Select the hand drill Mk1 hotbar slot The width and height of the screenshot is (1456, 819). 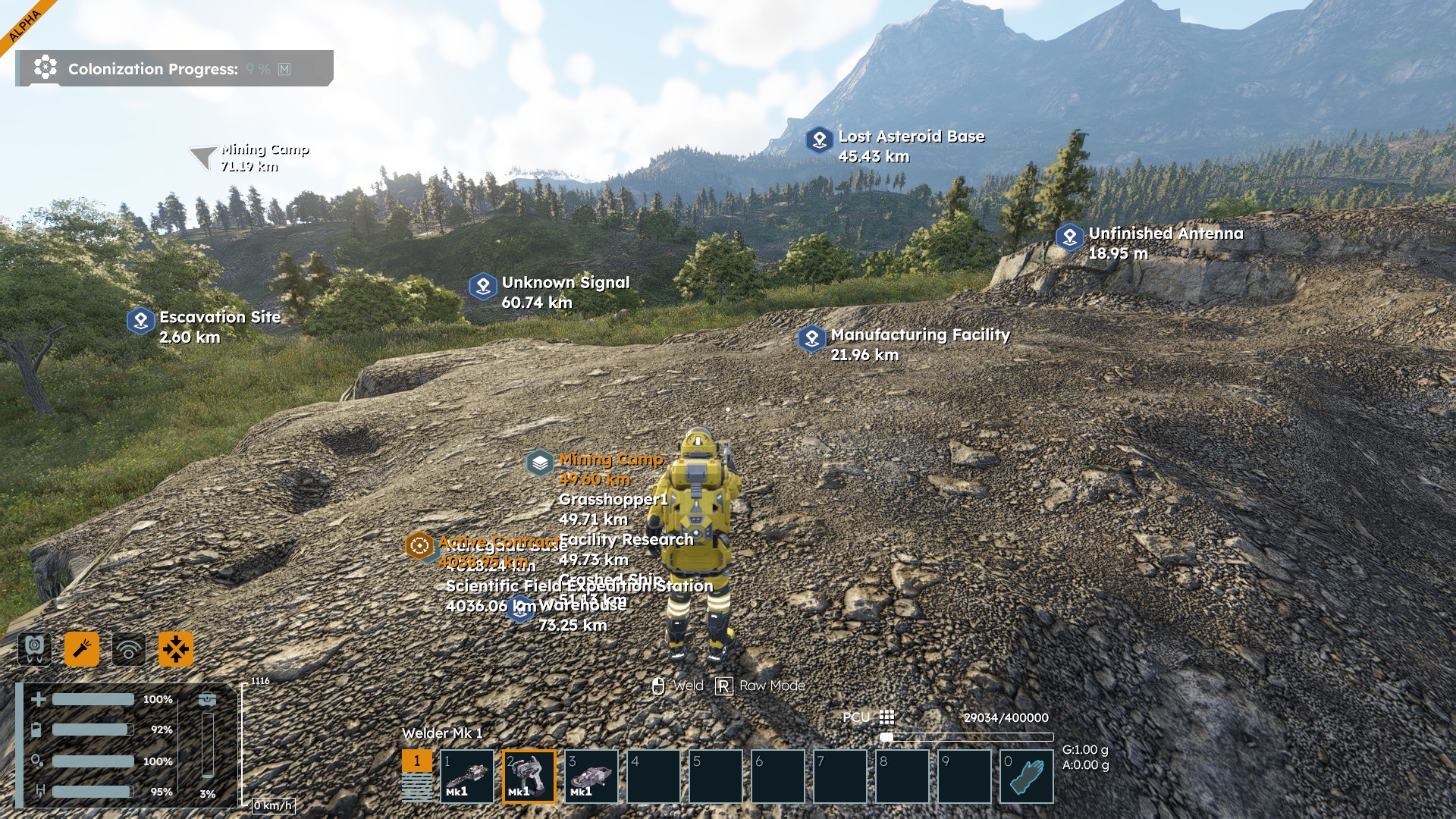coord(467,776)
